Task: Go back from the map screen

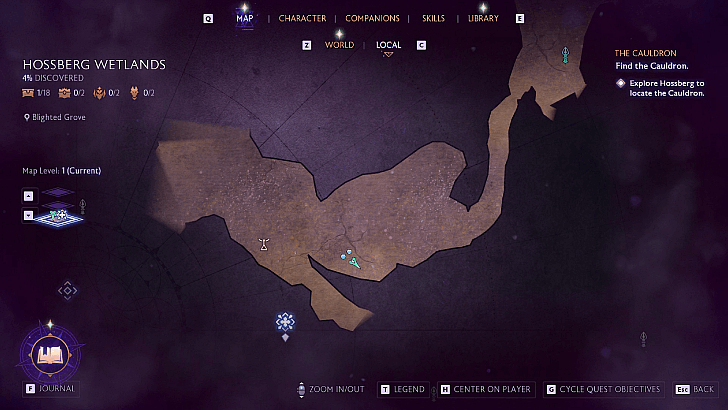Action: pyautogui.click(x=695, y=389)
